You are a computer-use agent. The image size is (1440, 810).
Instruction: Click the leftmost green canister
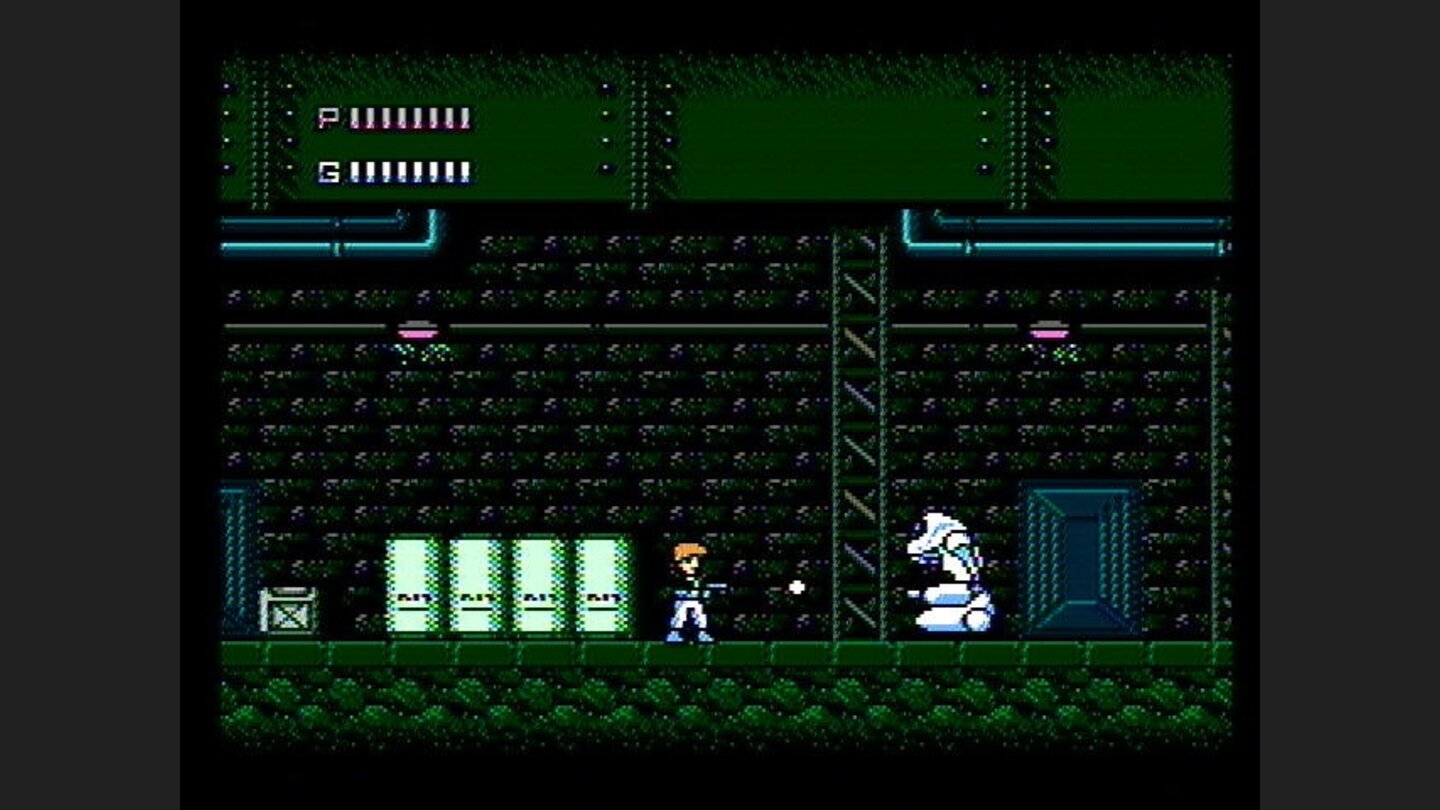tap(413, 585)
